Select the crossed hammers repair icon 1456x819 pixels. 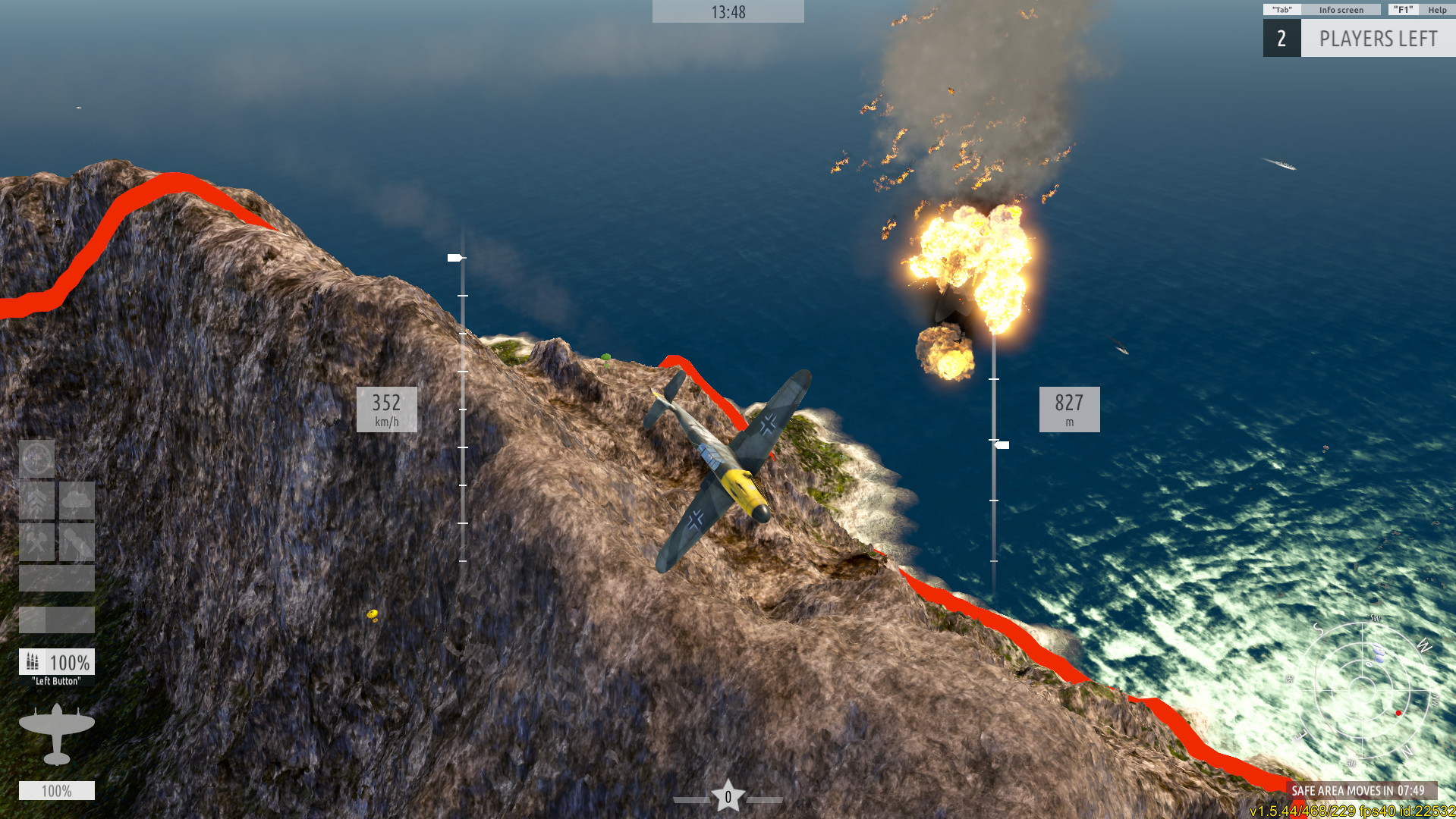tap(36, 542)
